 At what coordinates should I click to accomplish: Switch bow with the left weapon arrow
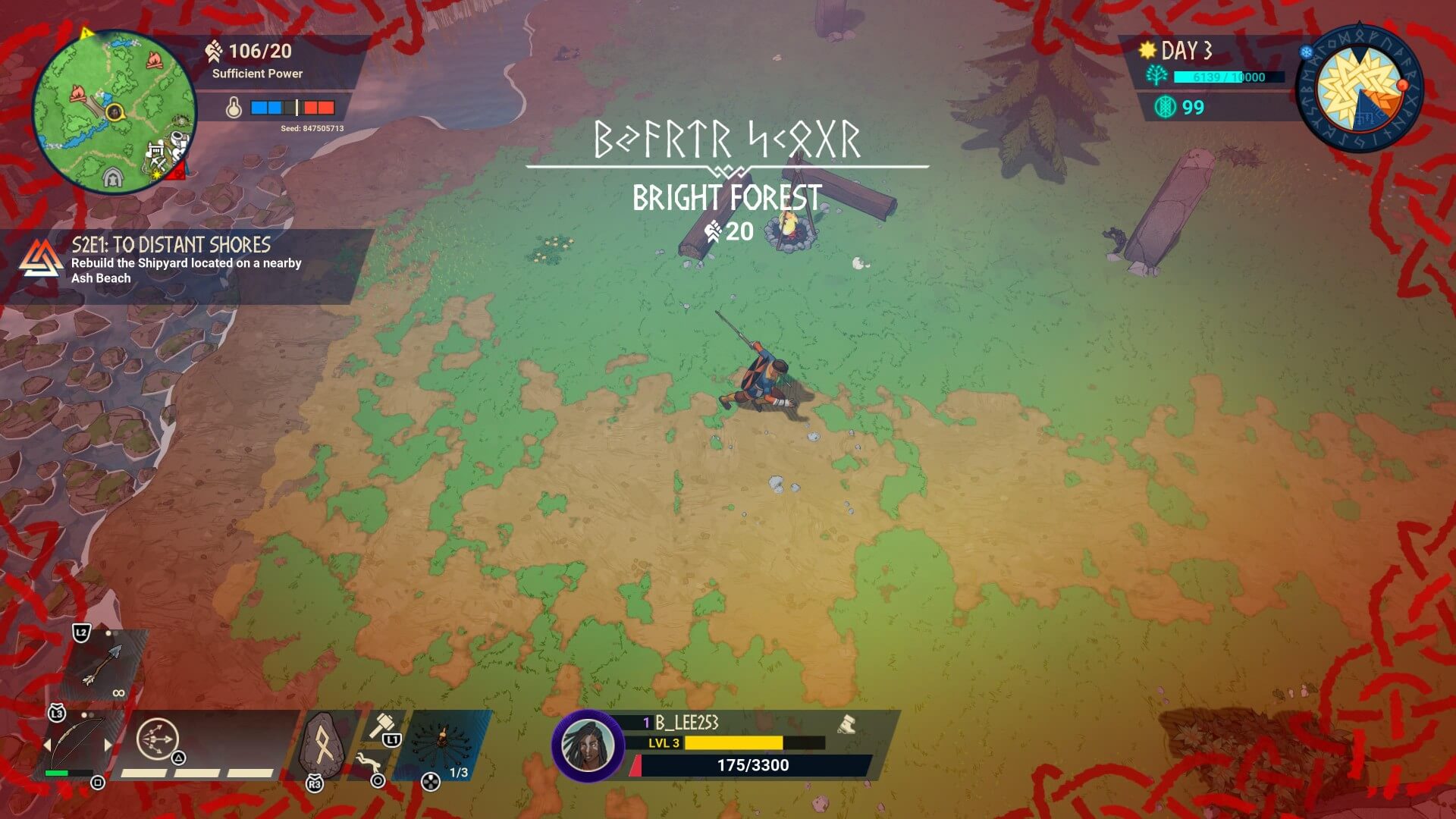(x=47, y=745)
